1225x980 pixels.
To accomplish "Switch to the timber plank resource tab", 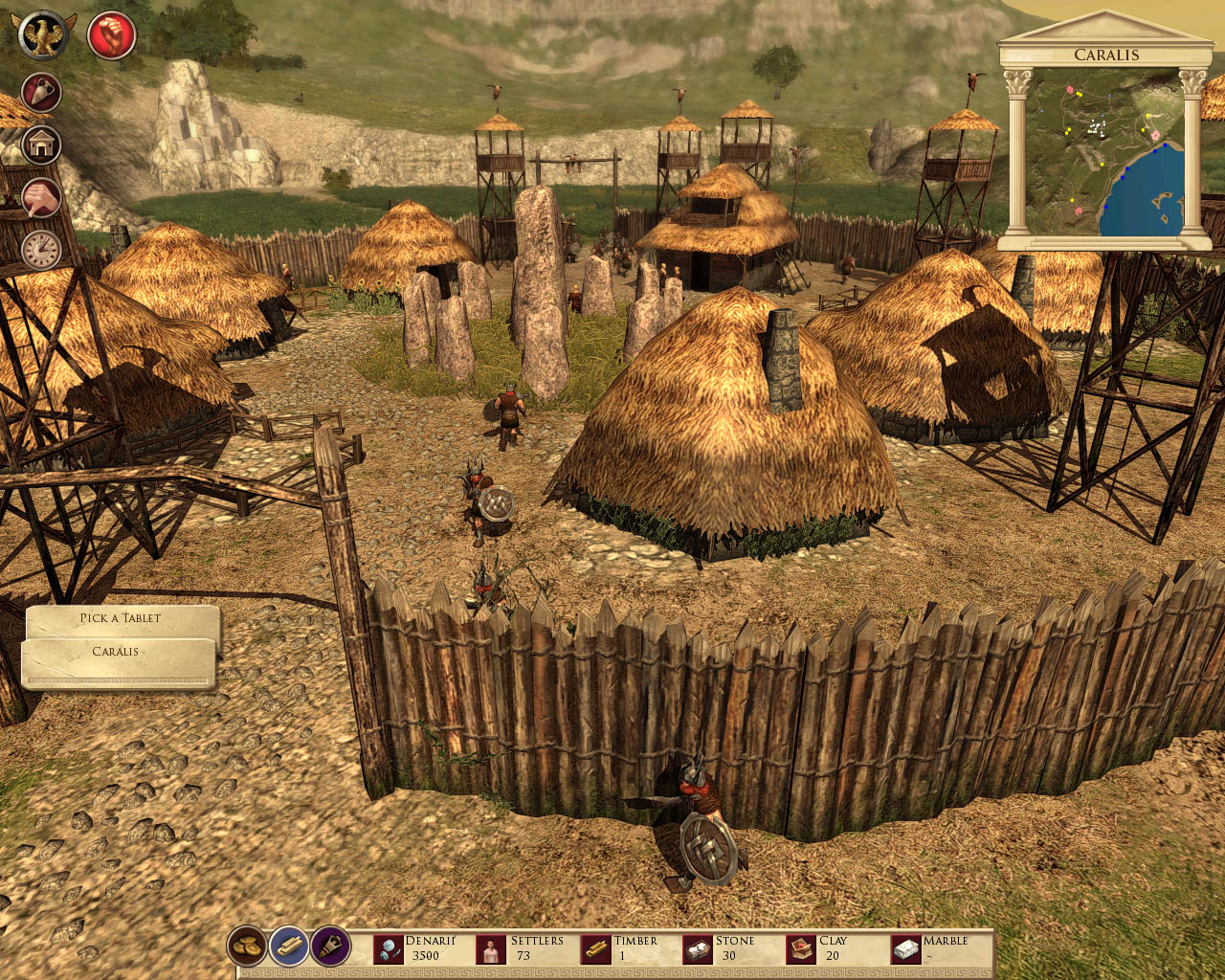I will pyautogui.click(x=289, y=947).
